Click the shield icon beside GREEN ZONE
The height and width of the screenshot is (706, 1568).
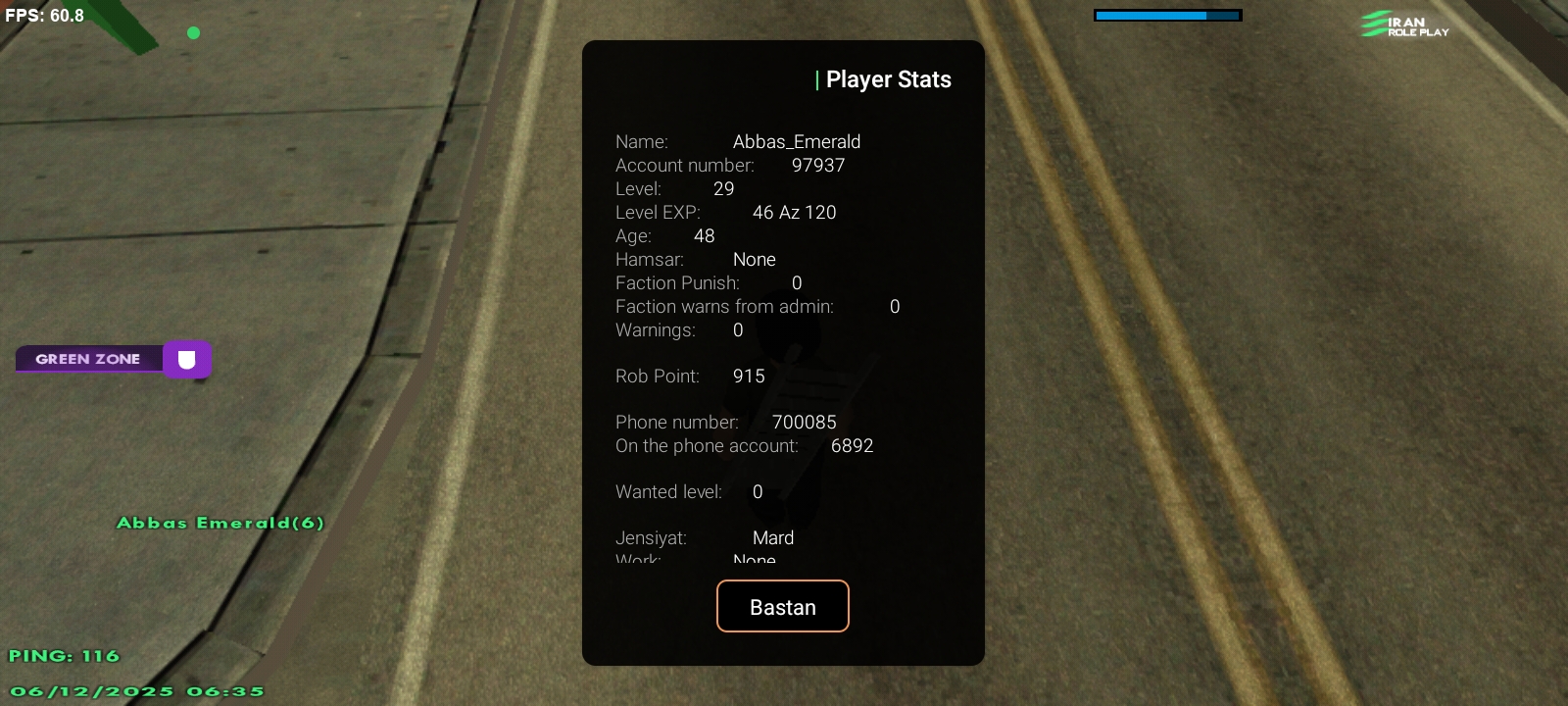187,359
